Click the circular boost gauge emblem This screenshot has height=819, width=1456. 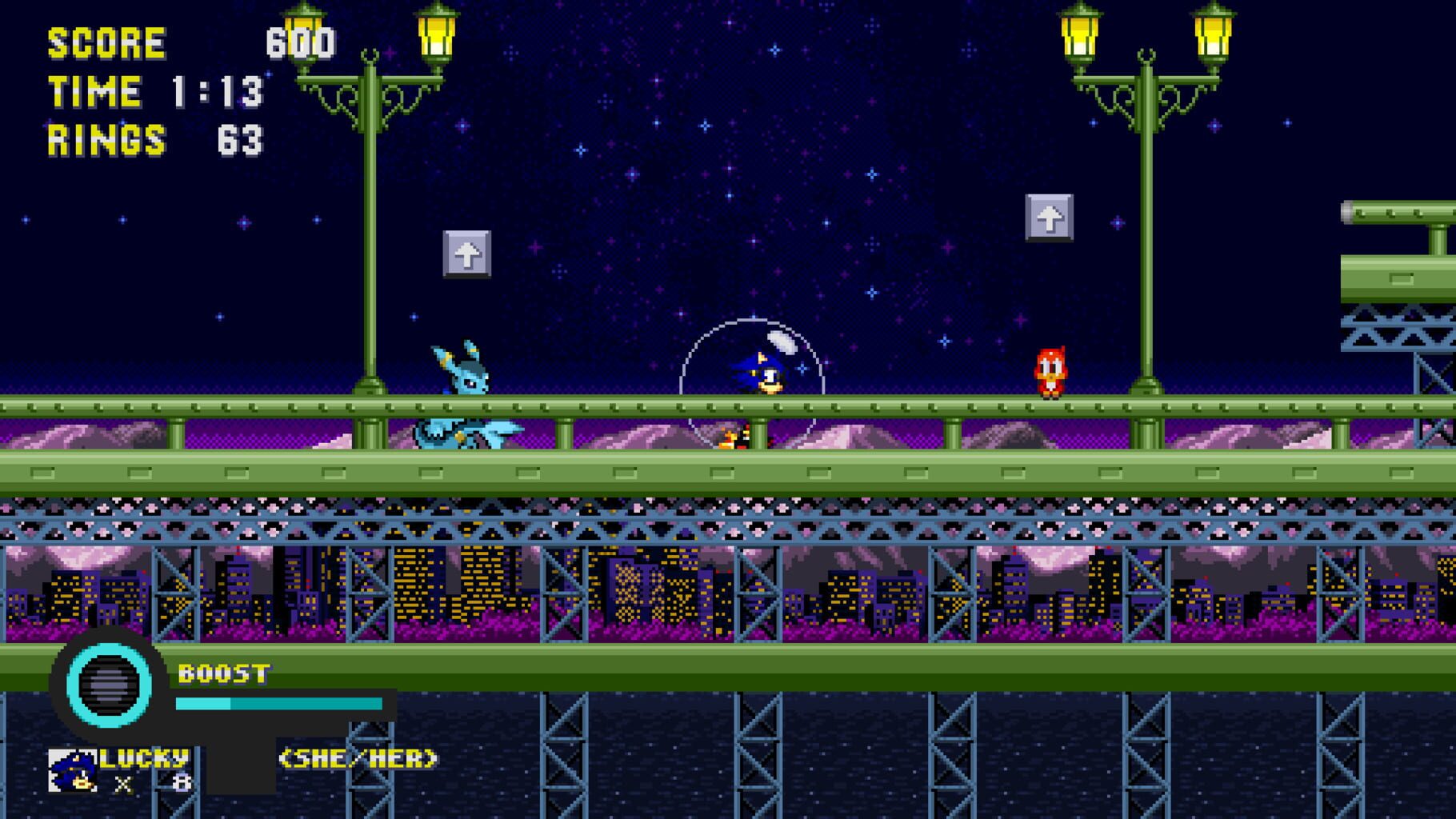tap(108, 684)
